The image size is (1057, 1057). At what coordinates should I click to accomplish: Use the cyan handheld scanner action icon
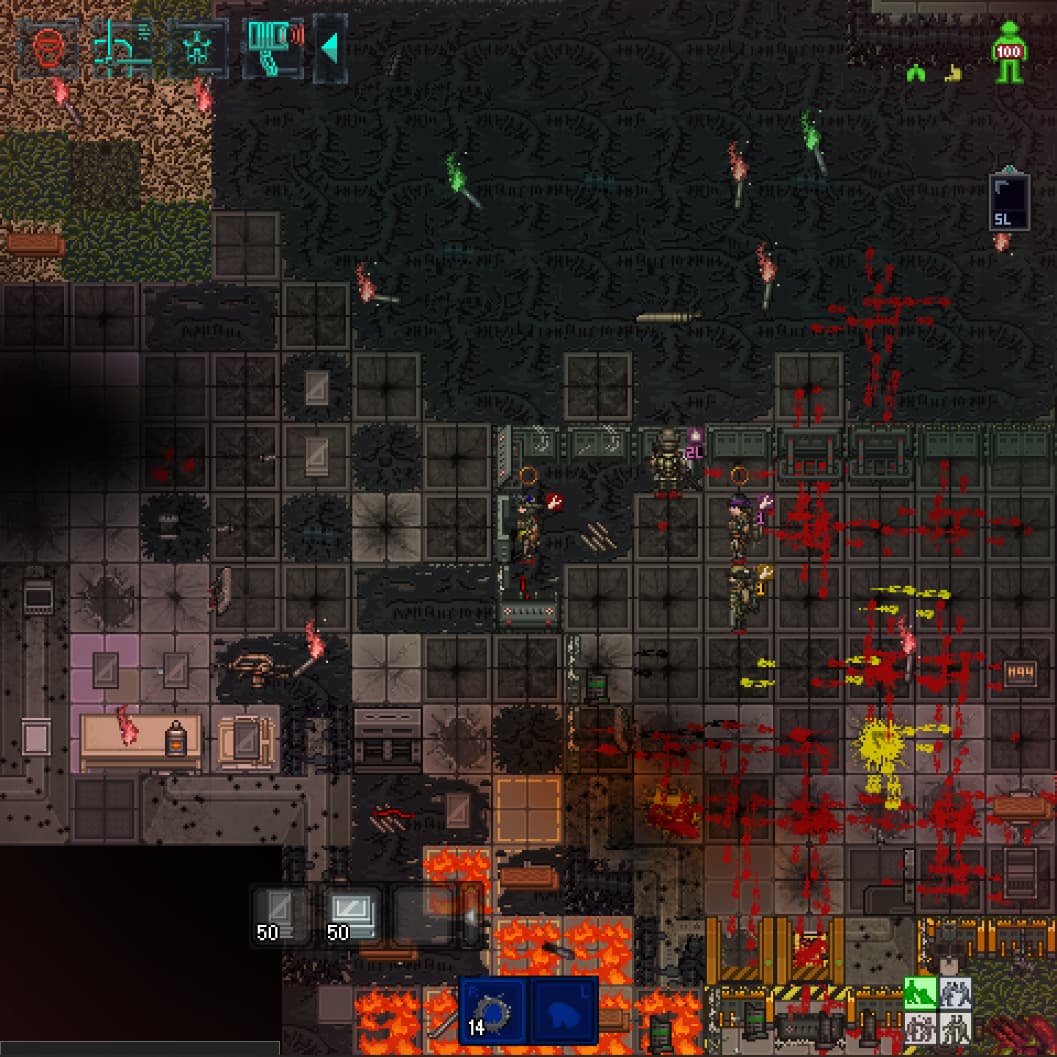coord(272,48)
